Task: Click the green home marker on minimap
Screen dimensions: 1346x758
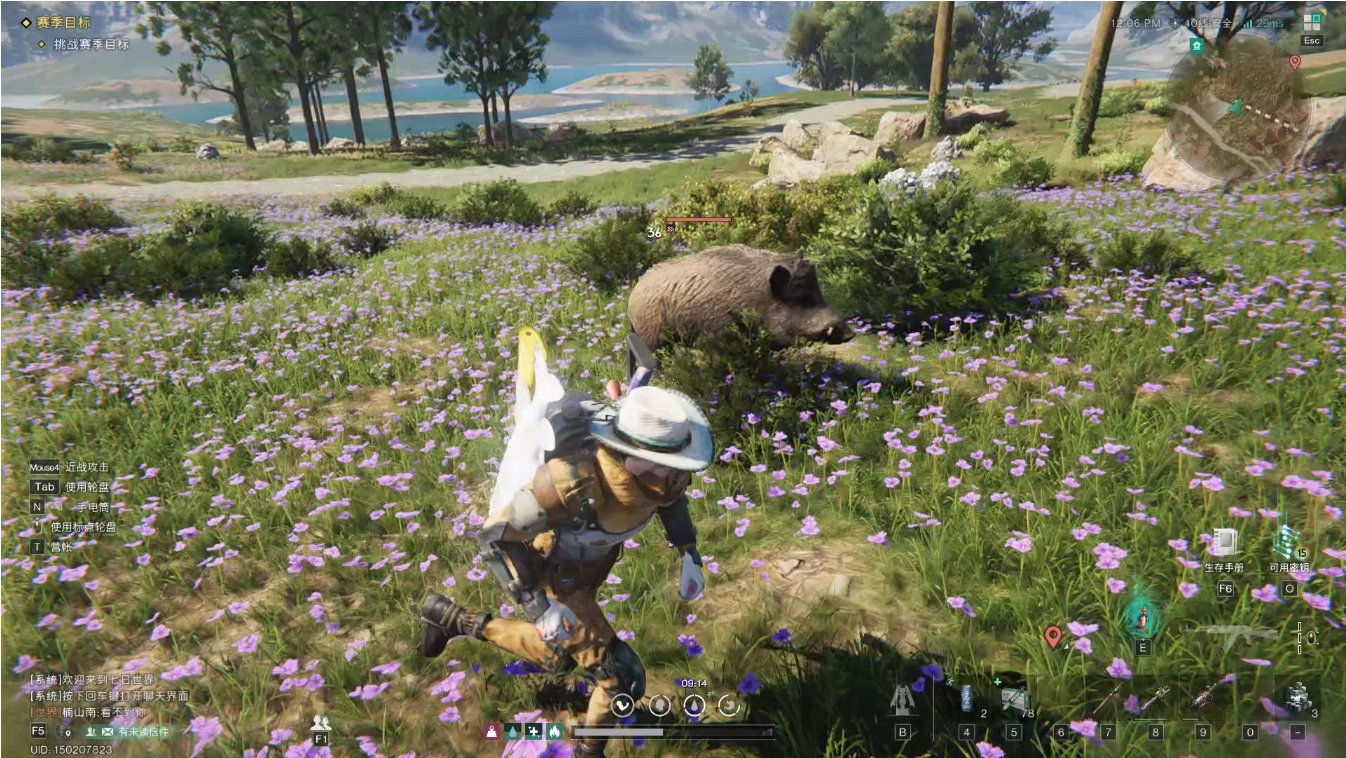Action: pos(1196,46)
